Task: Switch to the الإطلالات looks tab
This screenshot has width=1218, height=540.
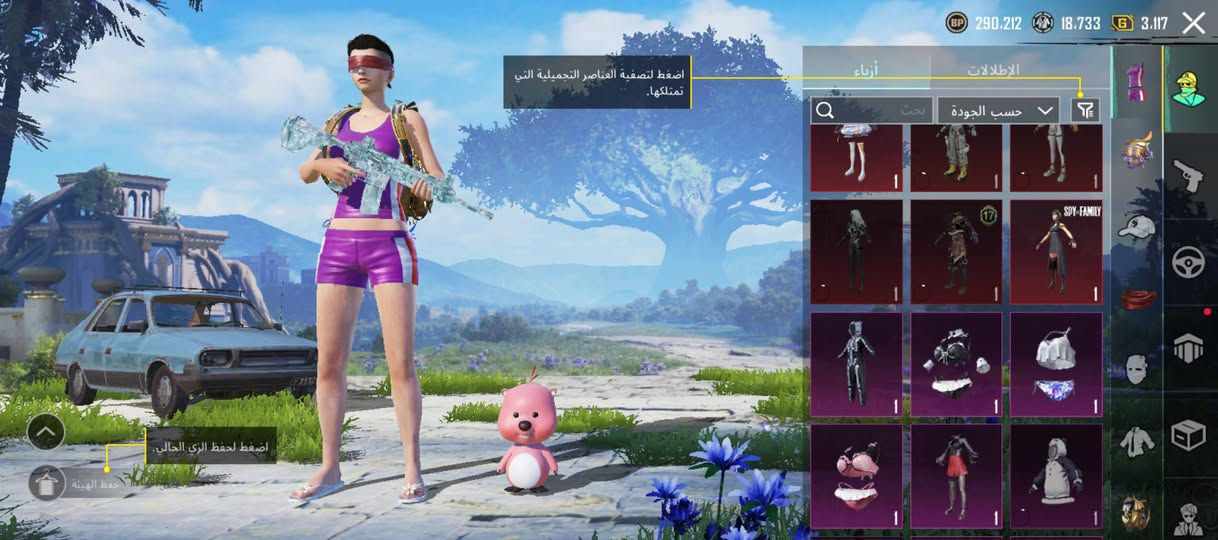Action: coord(992,70)
